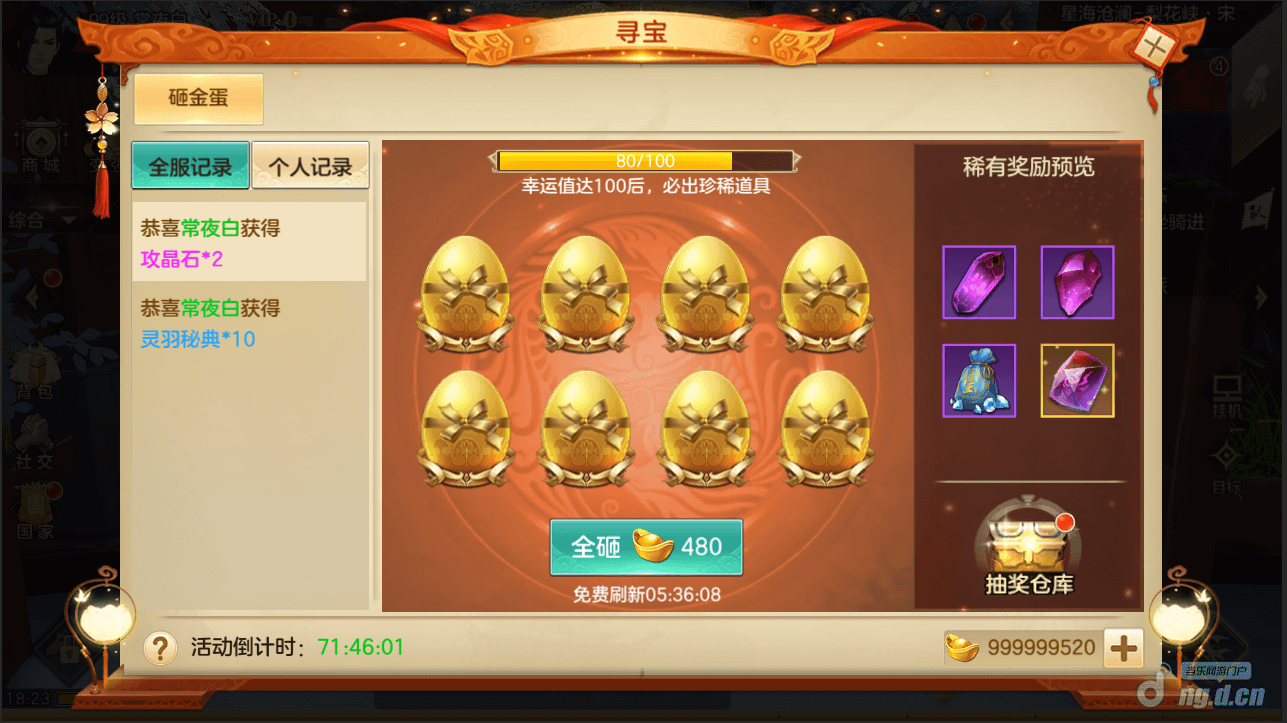The width and height of the screenshot is (1287, 723).
Task: Switch to the 全服记录 records tab
Action: pos(190,167)
